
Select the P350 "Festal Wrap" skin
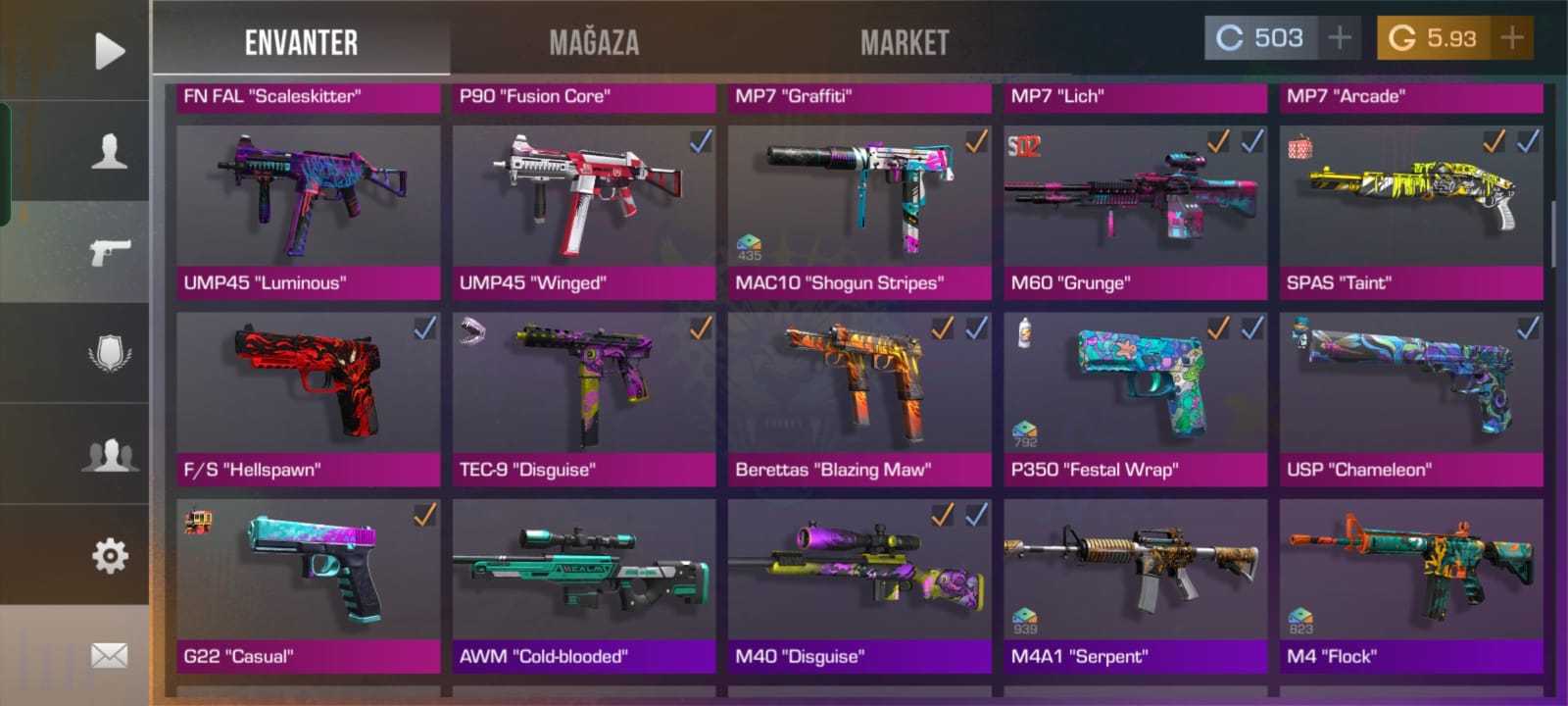click(1135, 397)
